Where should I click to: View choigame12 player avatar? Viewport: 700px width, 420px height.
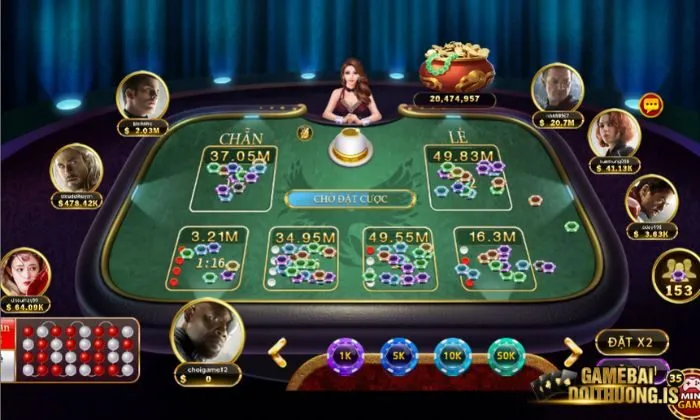[x=202, y=331]
